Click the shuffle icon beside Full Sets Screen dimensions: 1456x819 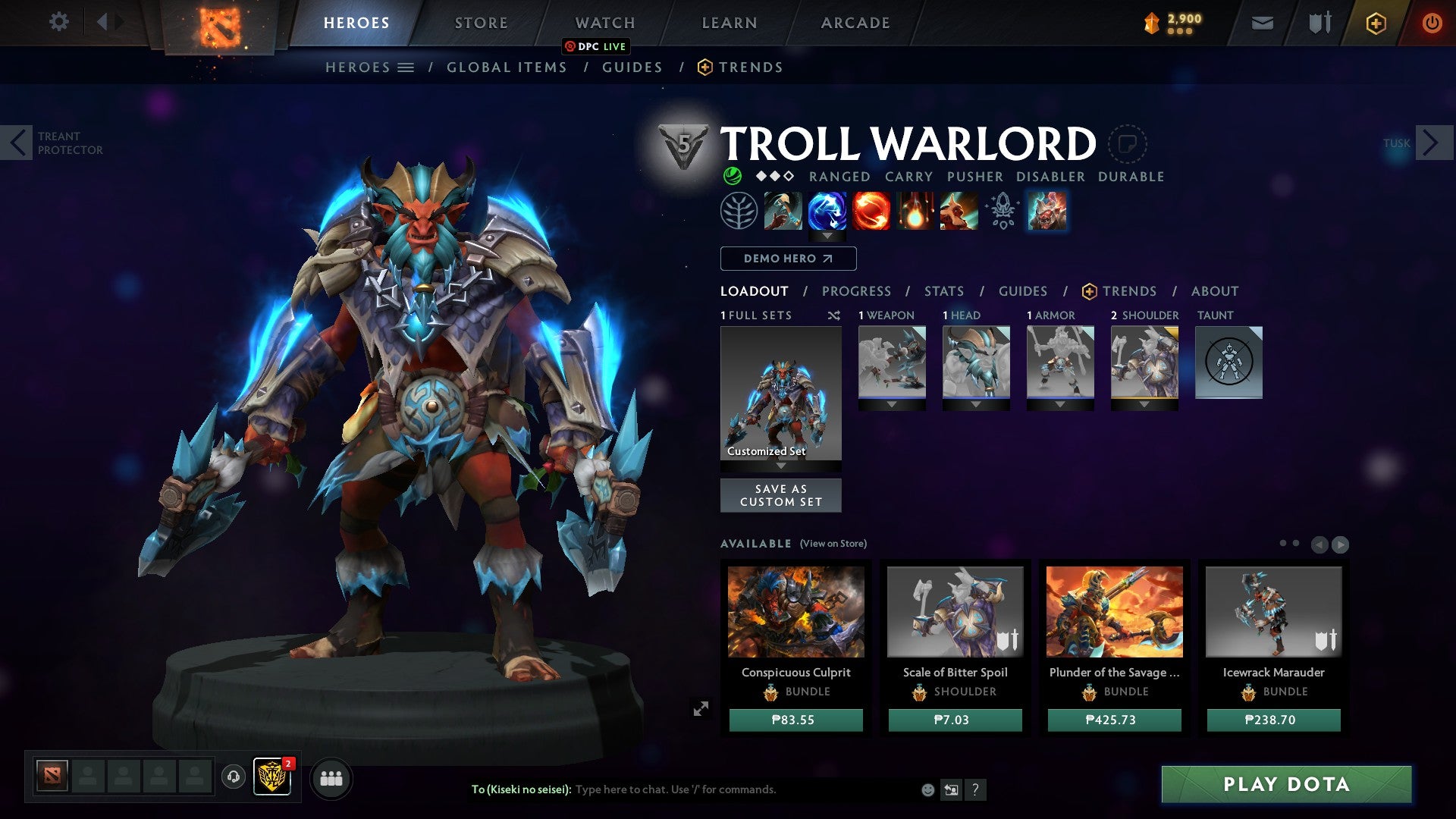(834, 315)
